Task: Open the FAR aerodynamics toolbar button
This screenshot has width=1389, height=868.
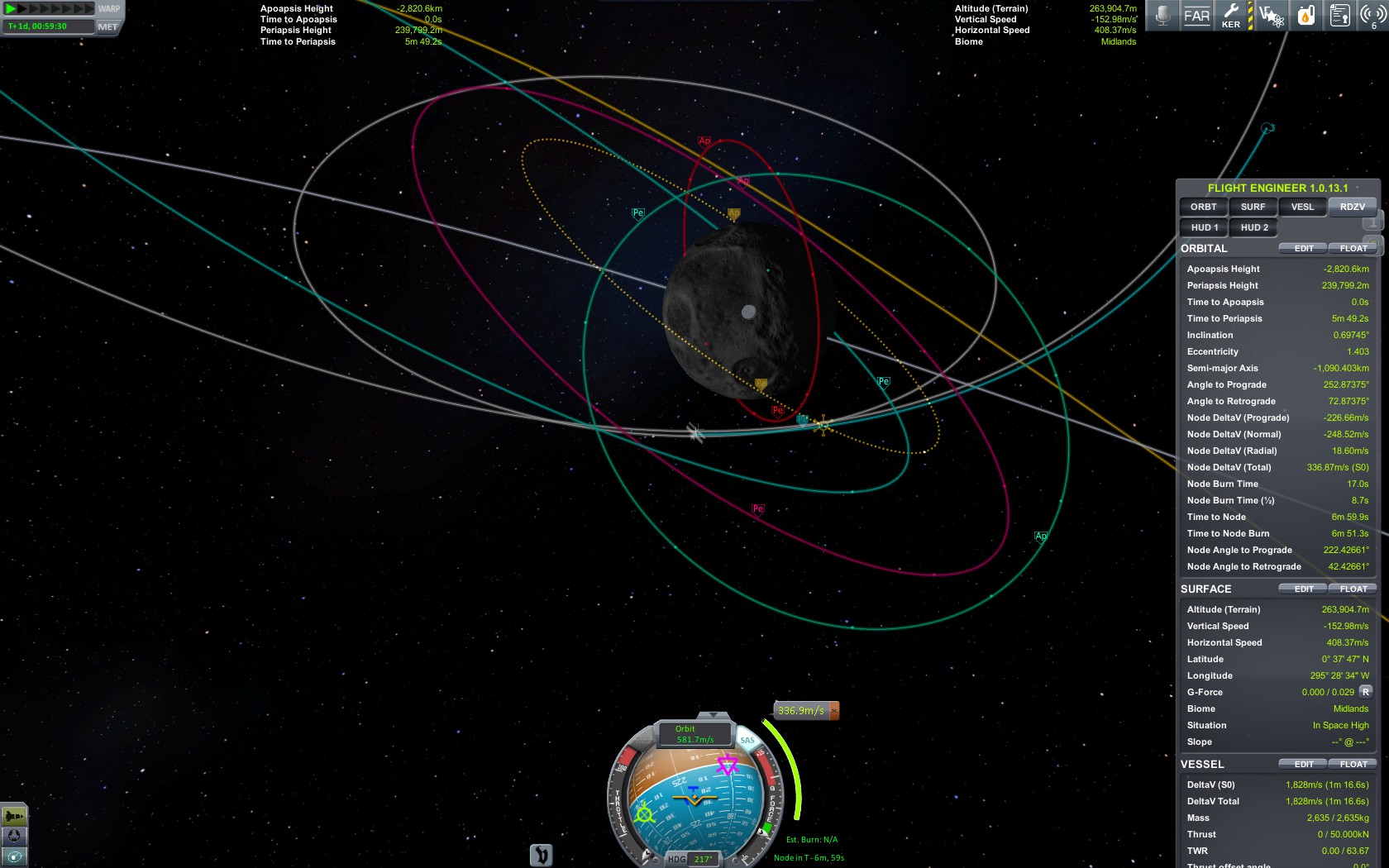Action: tap(1196, 16)
